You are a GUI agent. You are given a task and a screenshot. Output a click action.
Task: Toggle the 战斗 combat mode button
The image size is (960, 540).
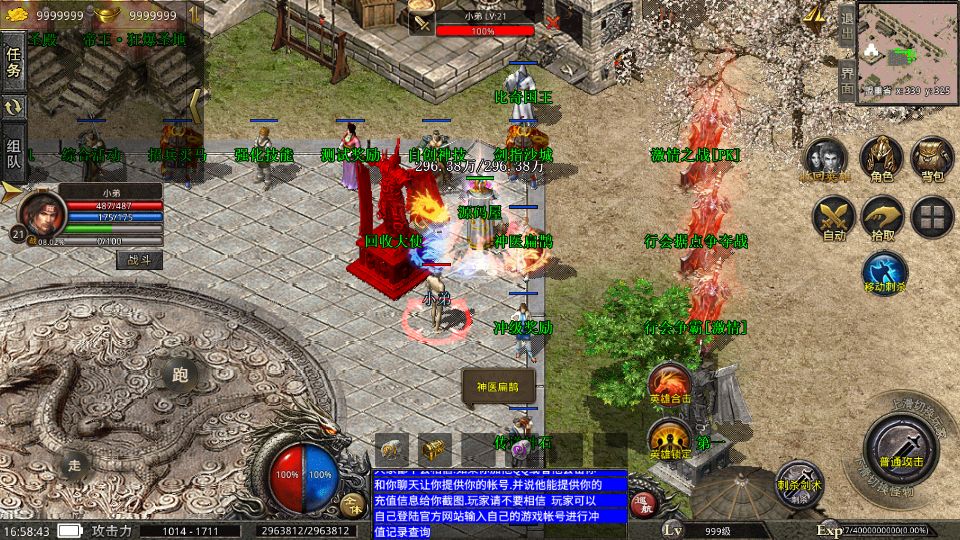pos(138,260)
